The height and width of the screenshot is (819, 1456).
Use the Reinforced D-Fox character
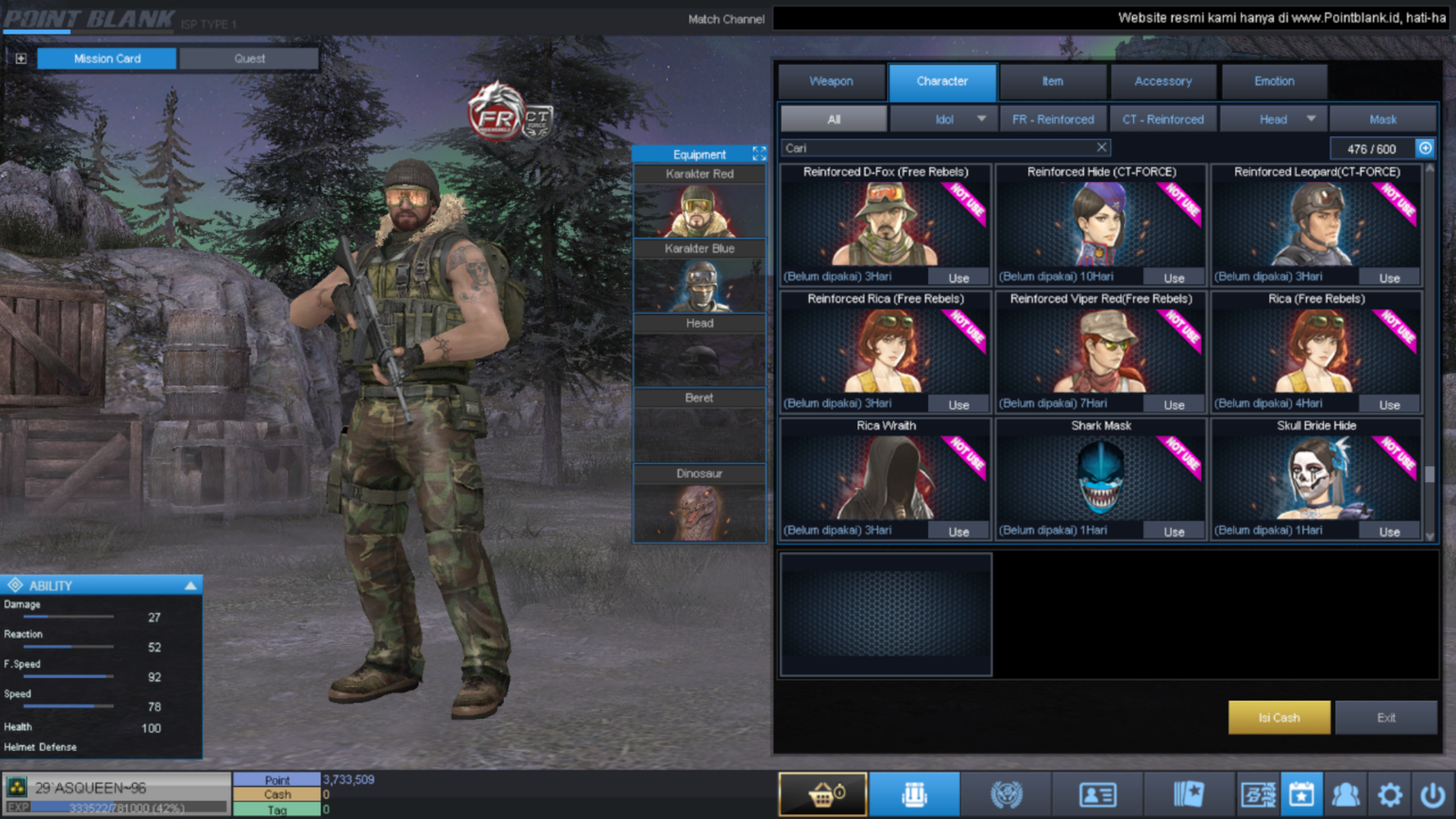pos(958,278)
